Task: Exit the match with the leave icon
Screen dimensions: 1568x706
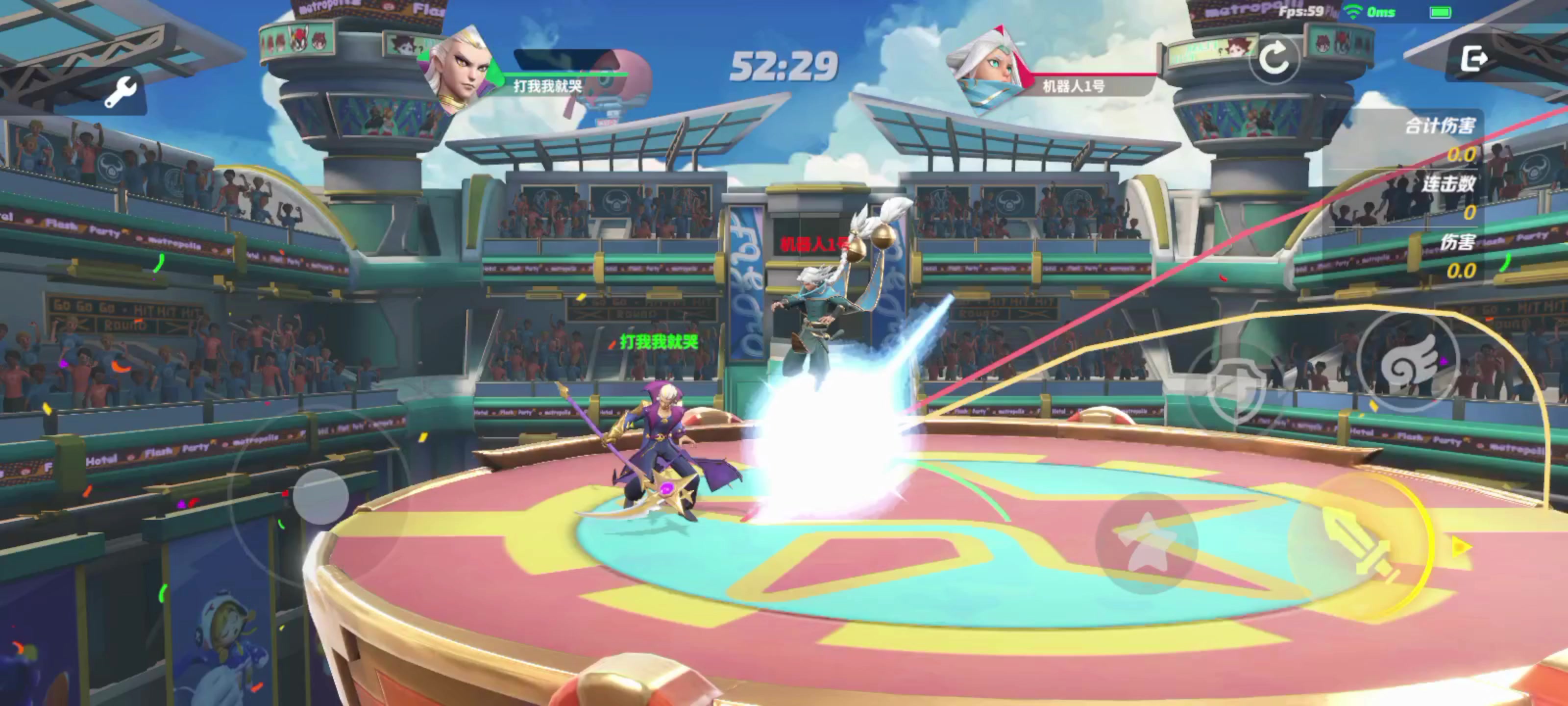Action: 1473,59
